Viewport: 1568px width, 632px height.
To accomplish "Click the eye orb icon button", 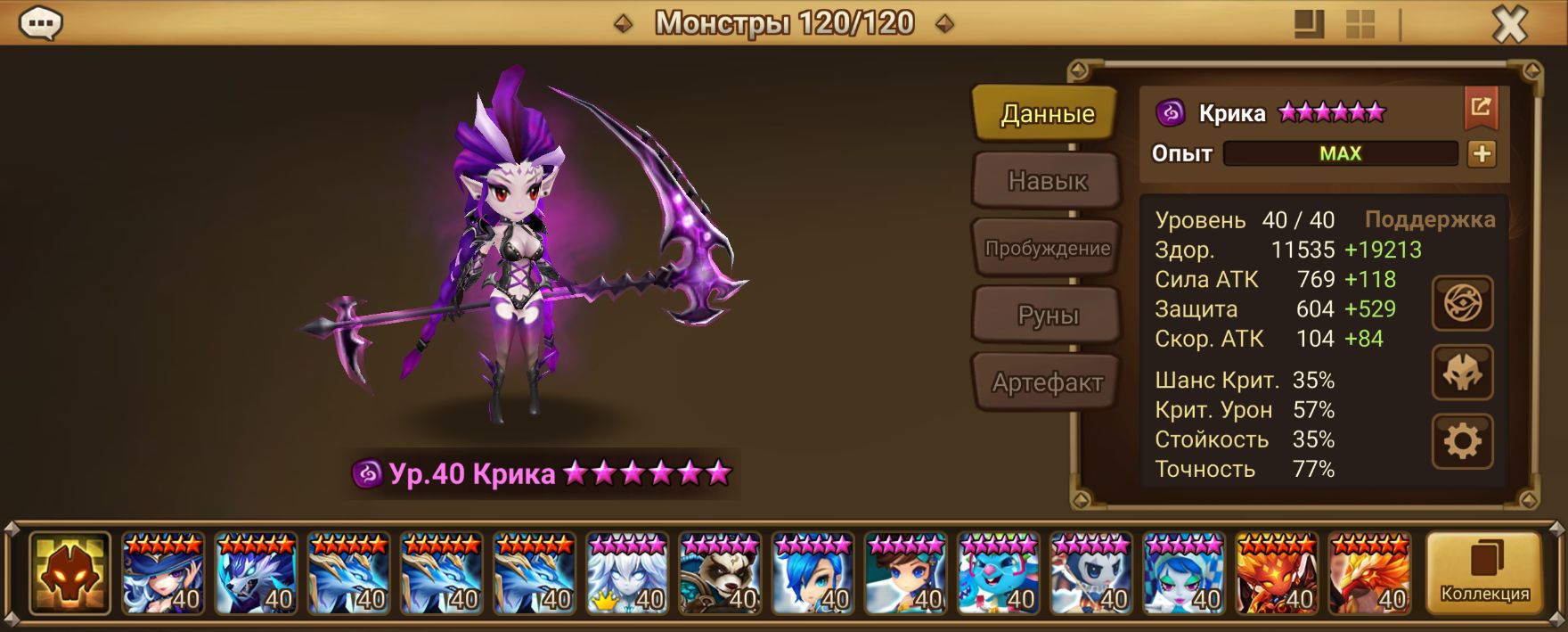I will [x=1462, y=304].
